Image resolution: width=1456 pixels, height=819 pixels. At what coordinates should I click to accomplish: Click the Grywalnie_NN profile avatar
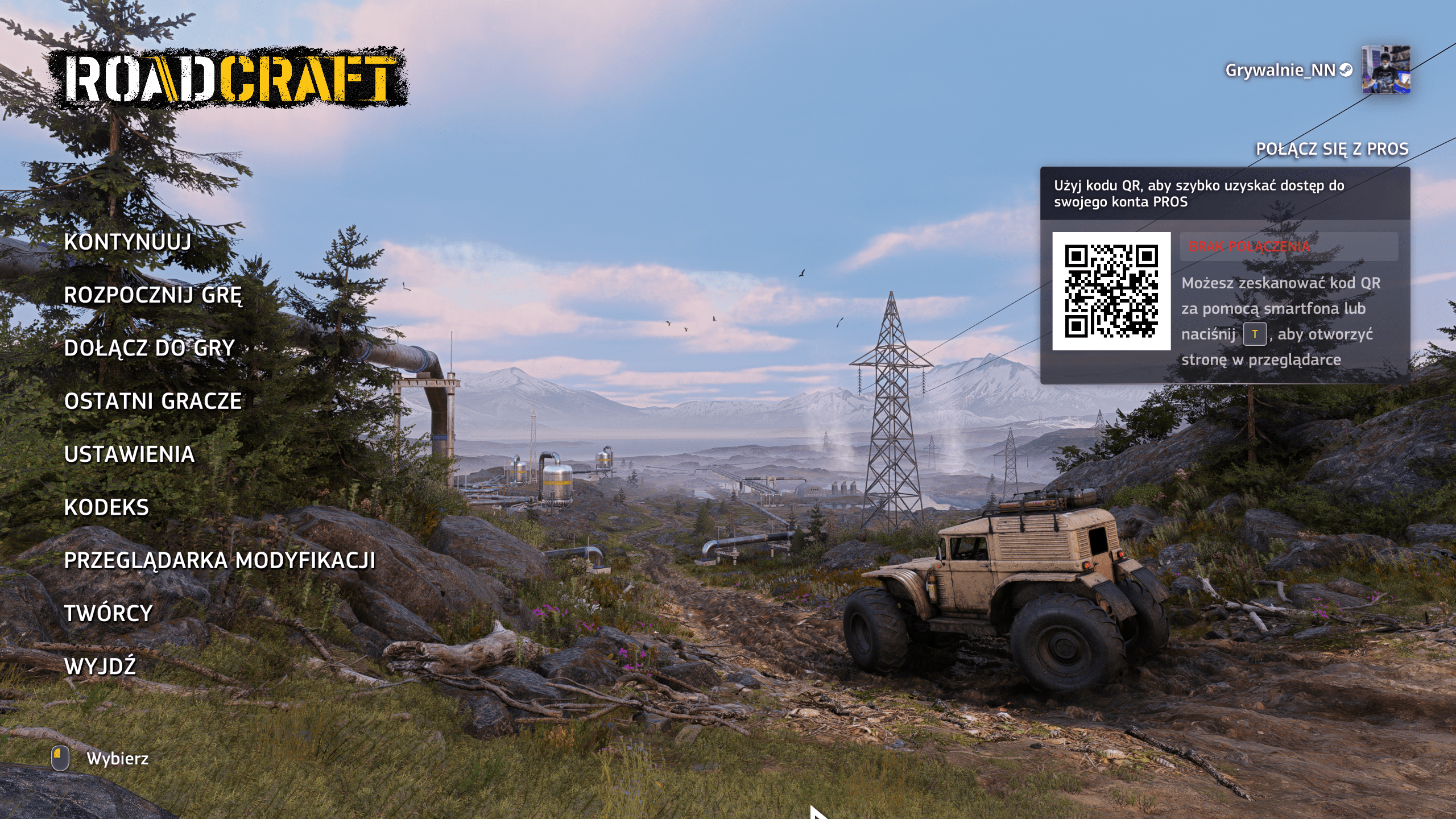(1385, 70)
